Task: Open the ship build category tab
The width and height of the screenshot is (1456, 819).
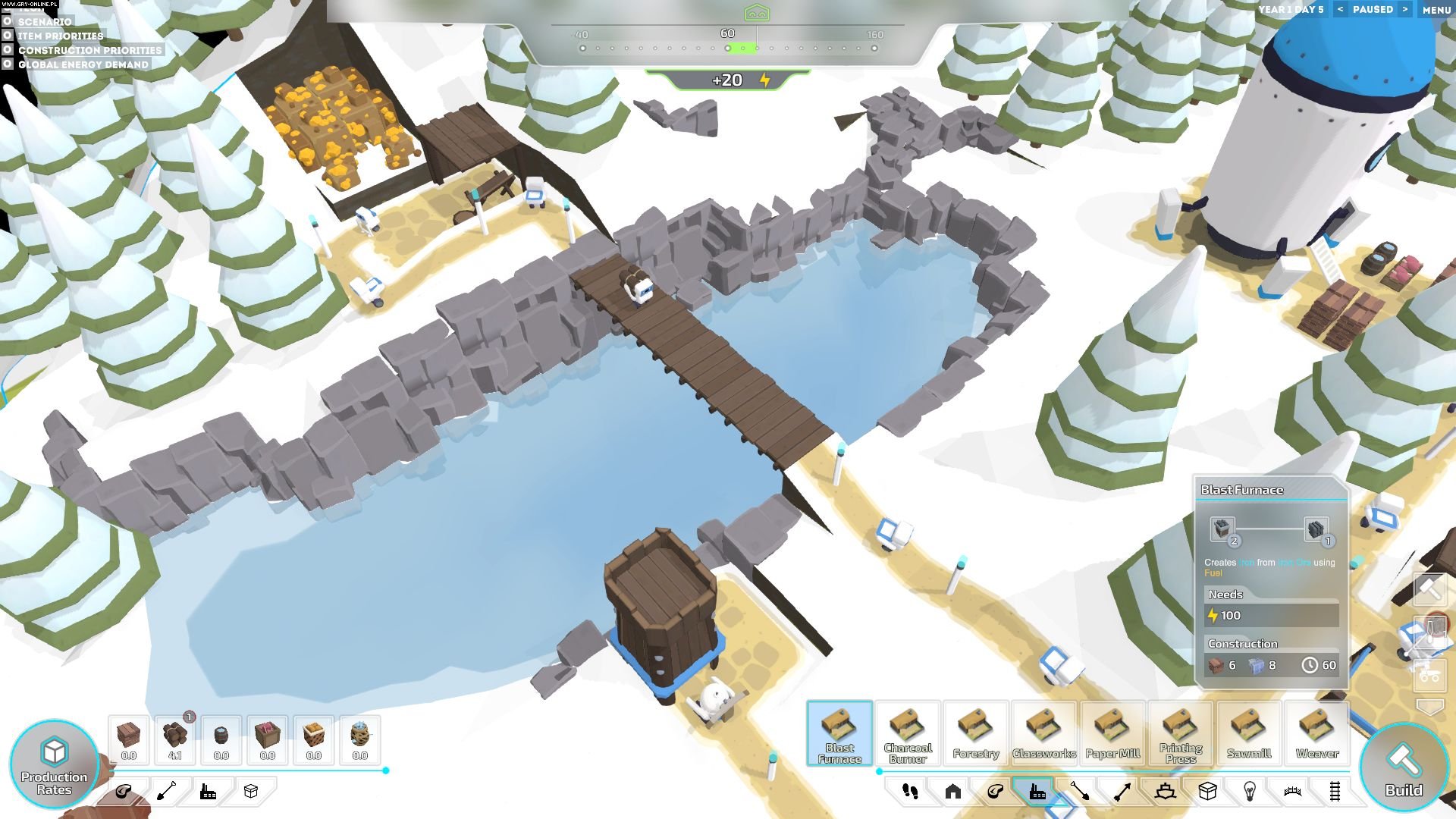Action: click(1166, 792)
